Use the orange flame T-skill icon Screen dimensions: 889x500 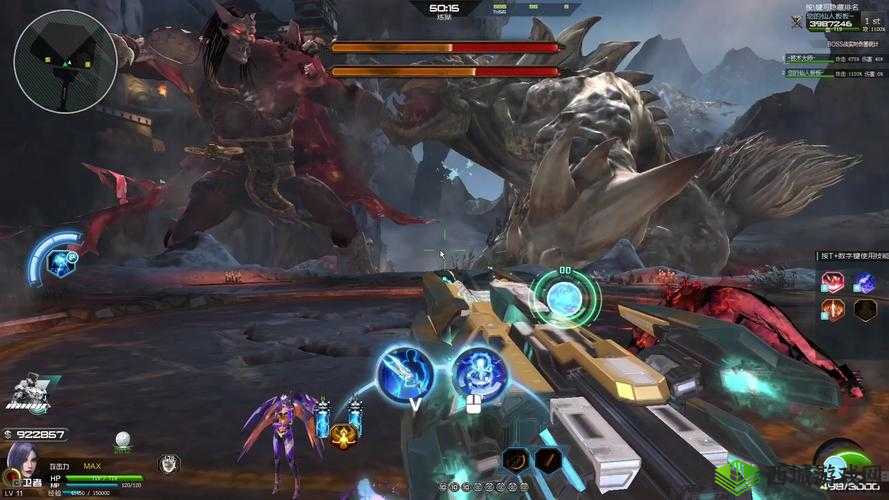(832, 309)
